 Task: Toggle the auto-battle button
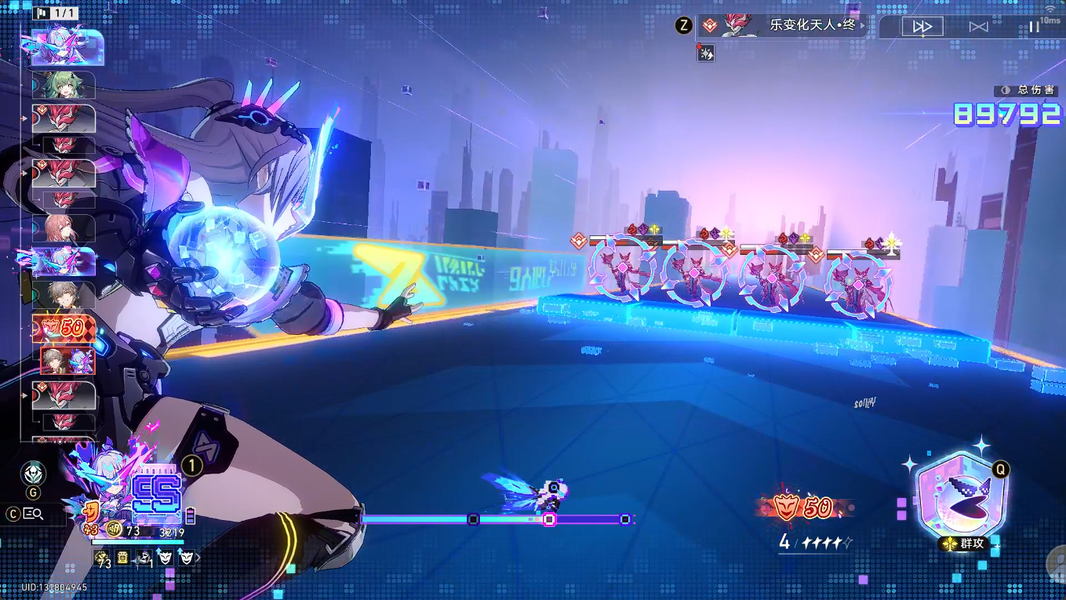point(978,27)
